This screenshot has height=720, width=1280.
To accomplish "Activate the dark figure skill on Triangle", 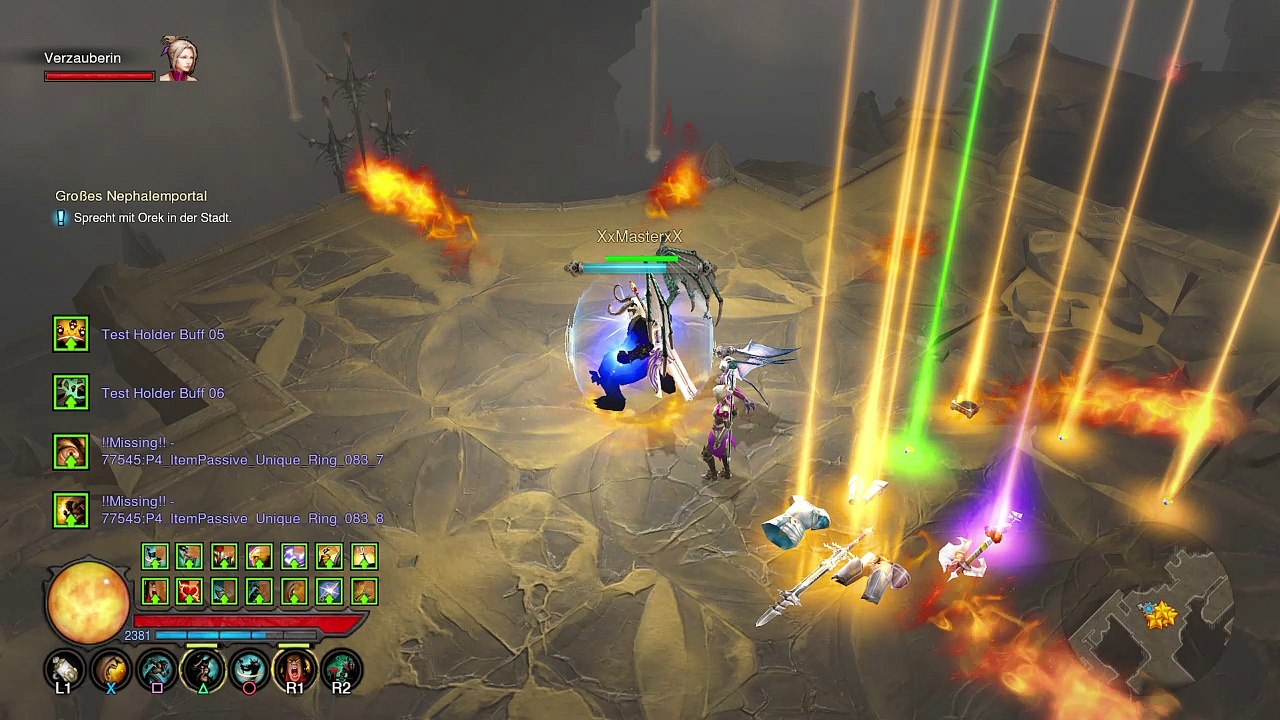I will (203, 670).
